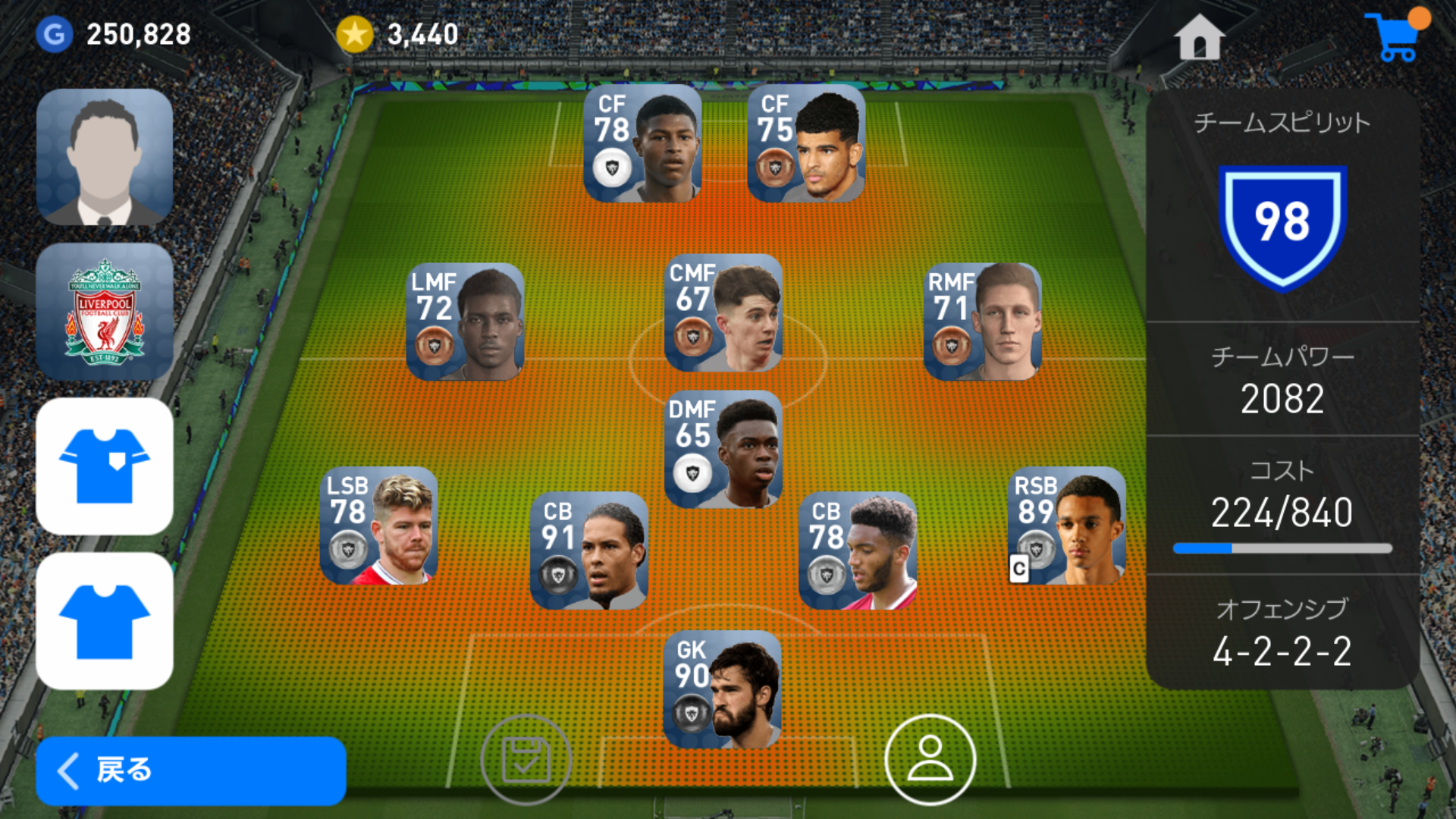Choose the LSB 78 player card
The width and height of the screenshot is (1456, 819).
379,526
